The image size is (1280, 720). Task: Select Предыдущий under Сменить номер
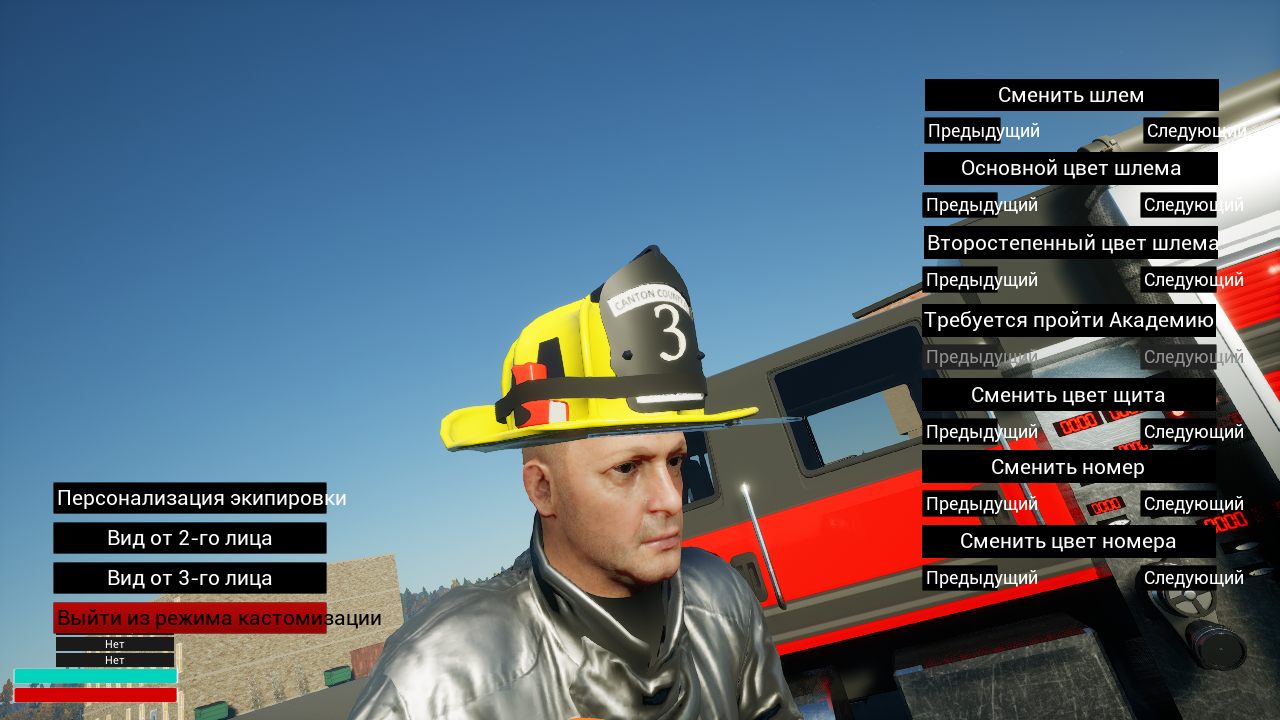tap(960, 504)
